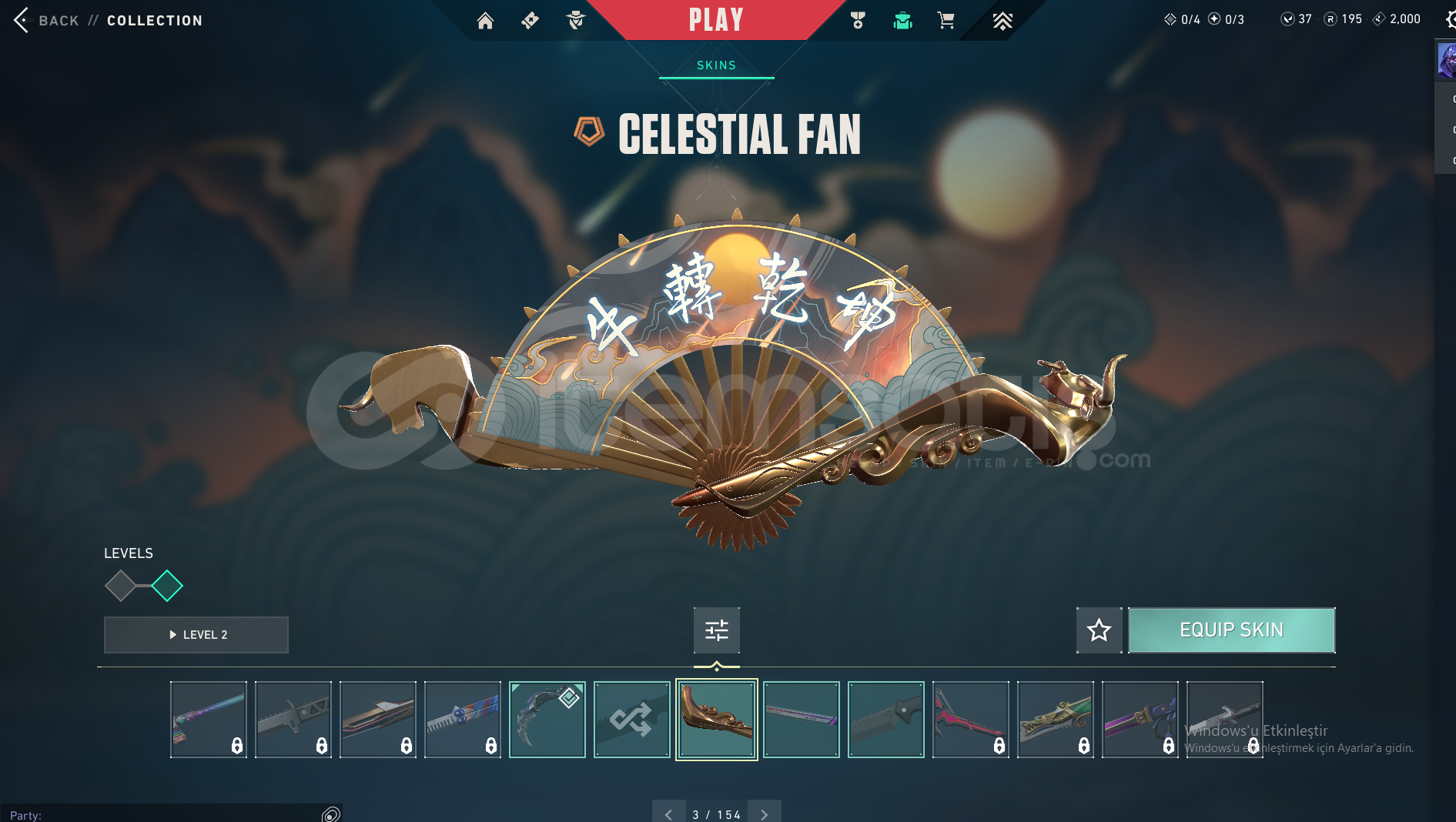
Task: Open the skin filter options
Action: [716, 630]
